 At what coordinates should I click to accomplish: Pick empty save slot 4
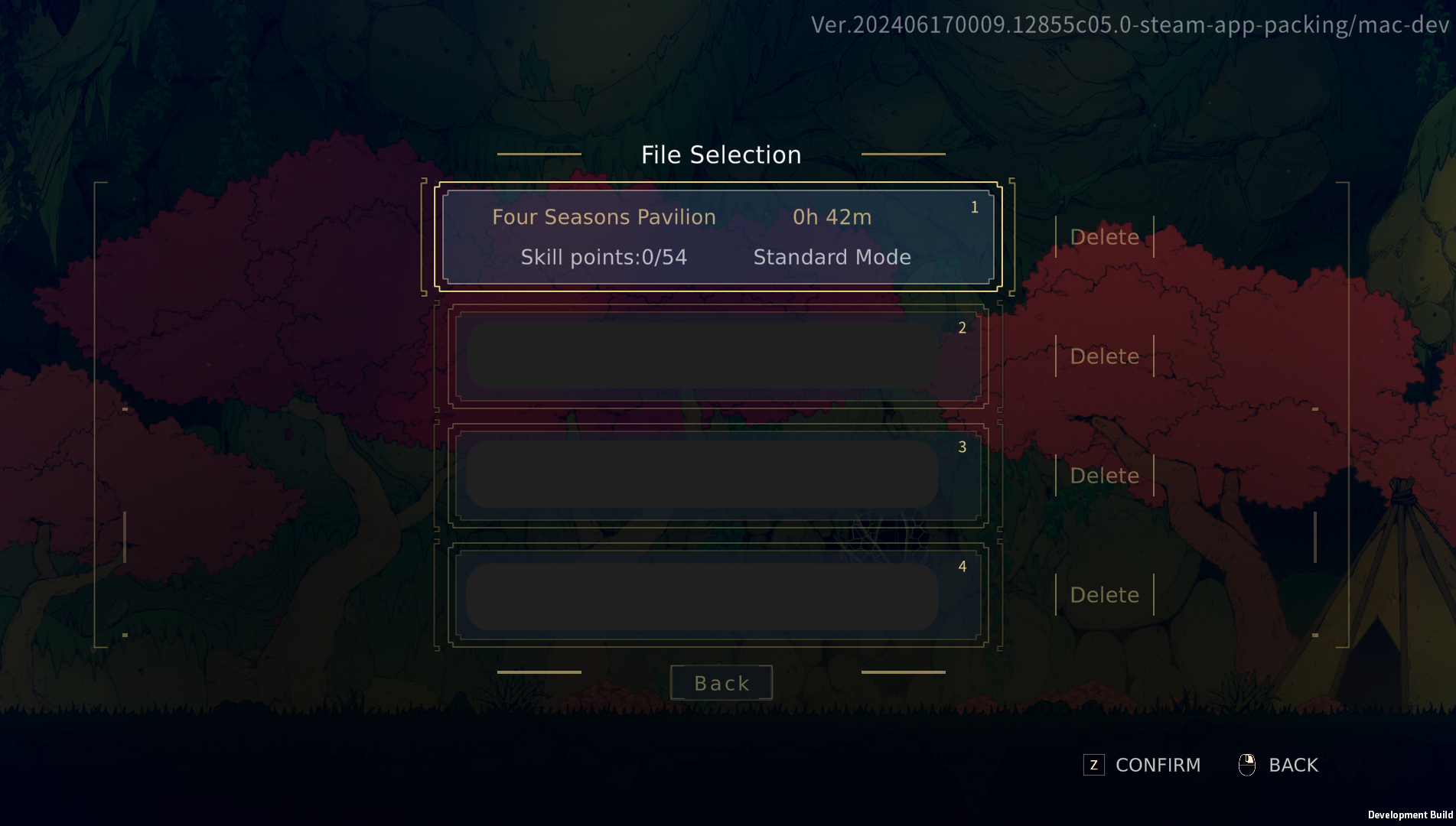[718, 595]
